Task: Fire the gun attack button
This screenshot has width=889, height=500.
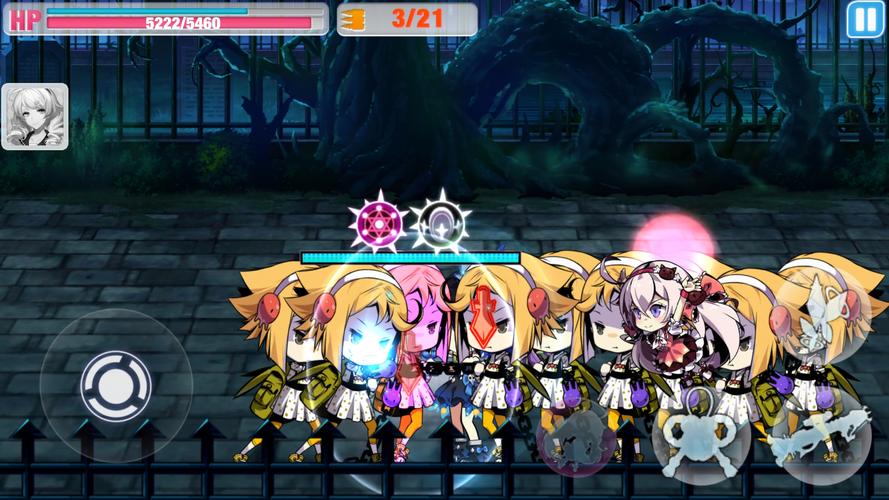Action: 818,440
